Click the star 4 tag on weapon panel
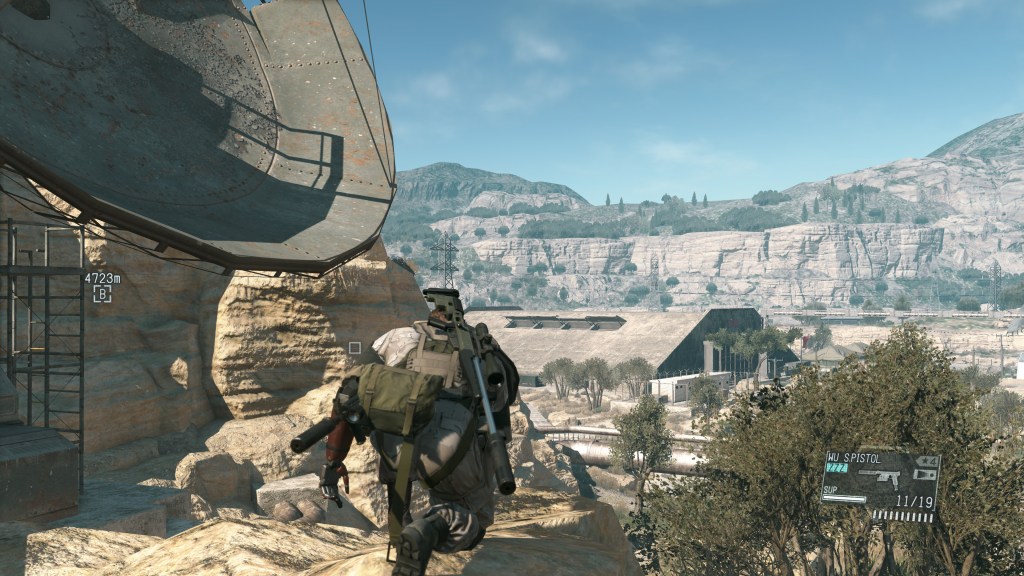This screenshot has height=576, width=1024. [926, 461]
